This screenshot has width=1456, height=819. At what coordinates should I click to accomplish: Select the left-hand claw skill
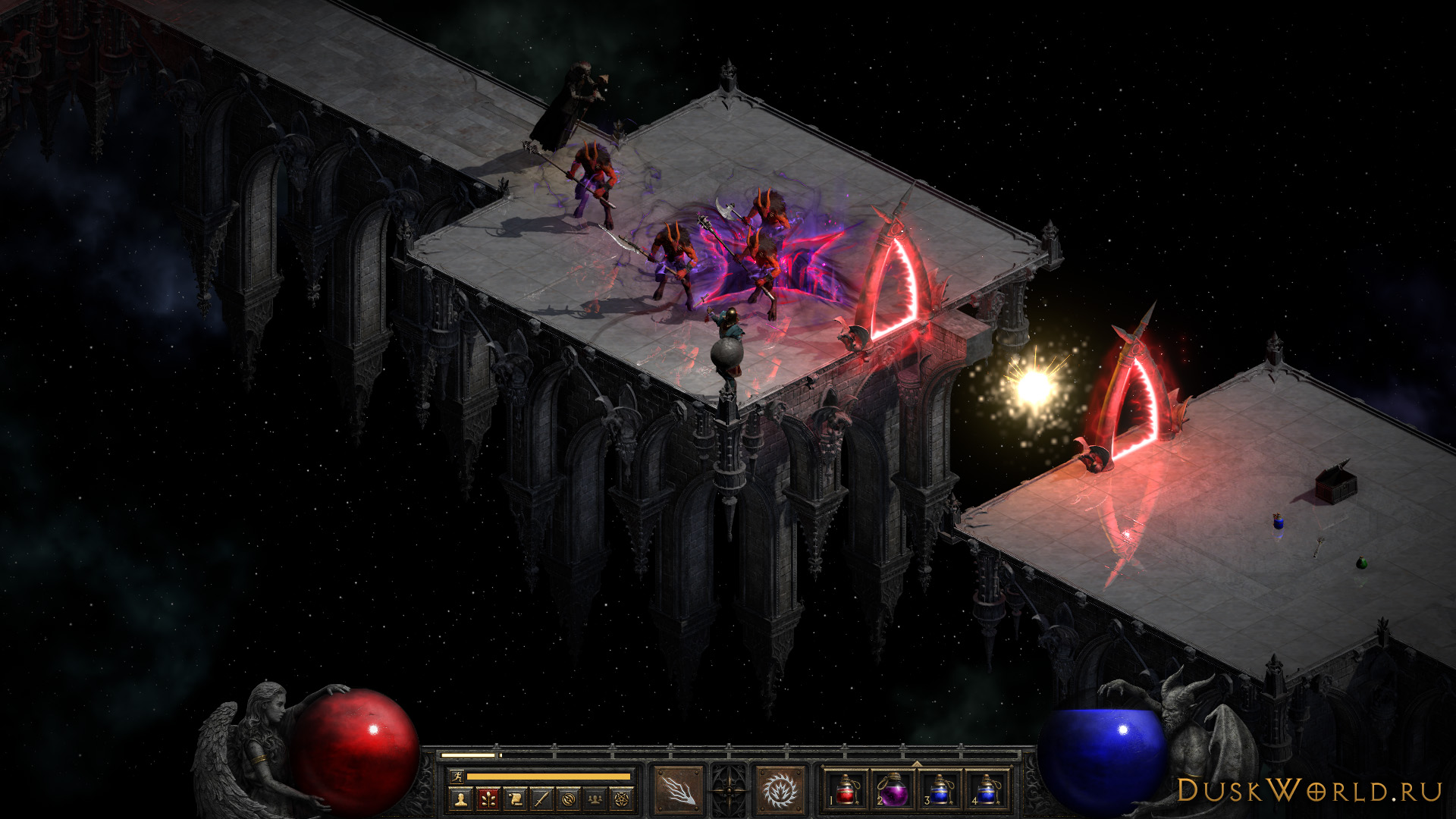pyautogui.click(x=678, y=789)
